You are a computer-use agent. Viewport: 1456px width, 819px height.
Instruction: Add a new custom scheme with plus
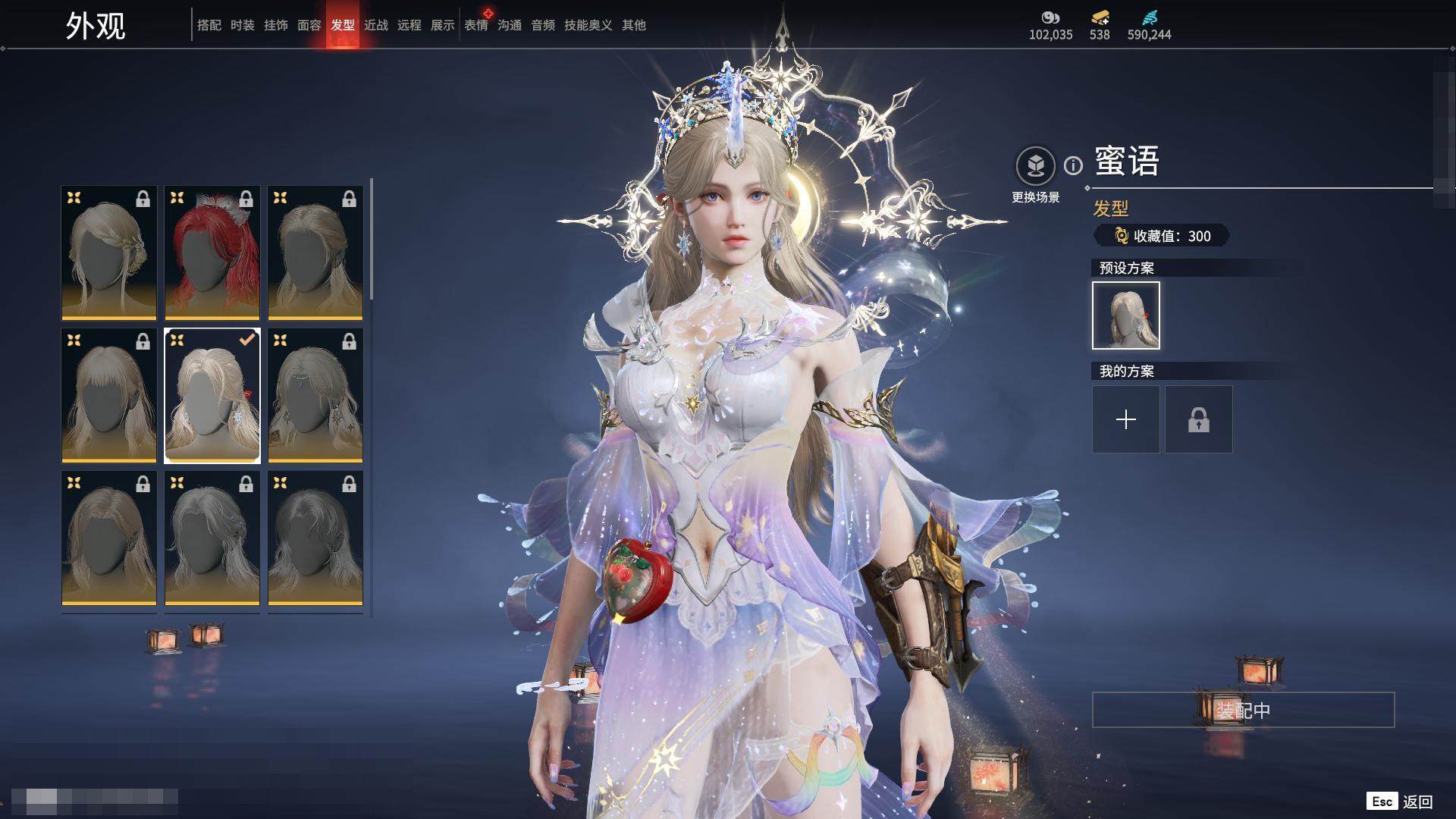coord(1126,419)
